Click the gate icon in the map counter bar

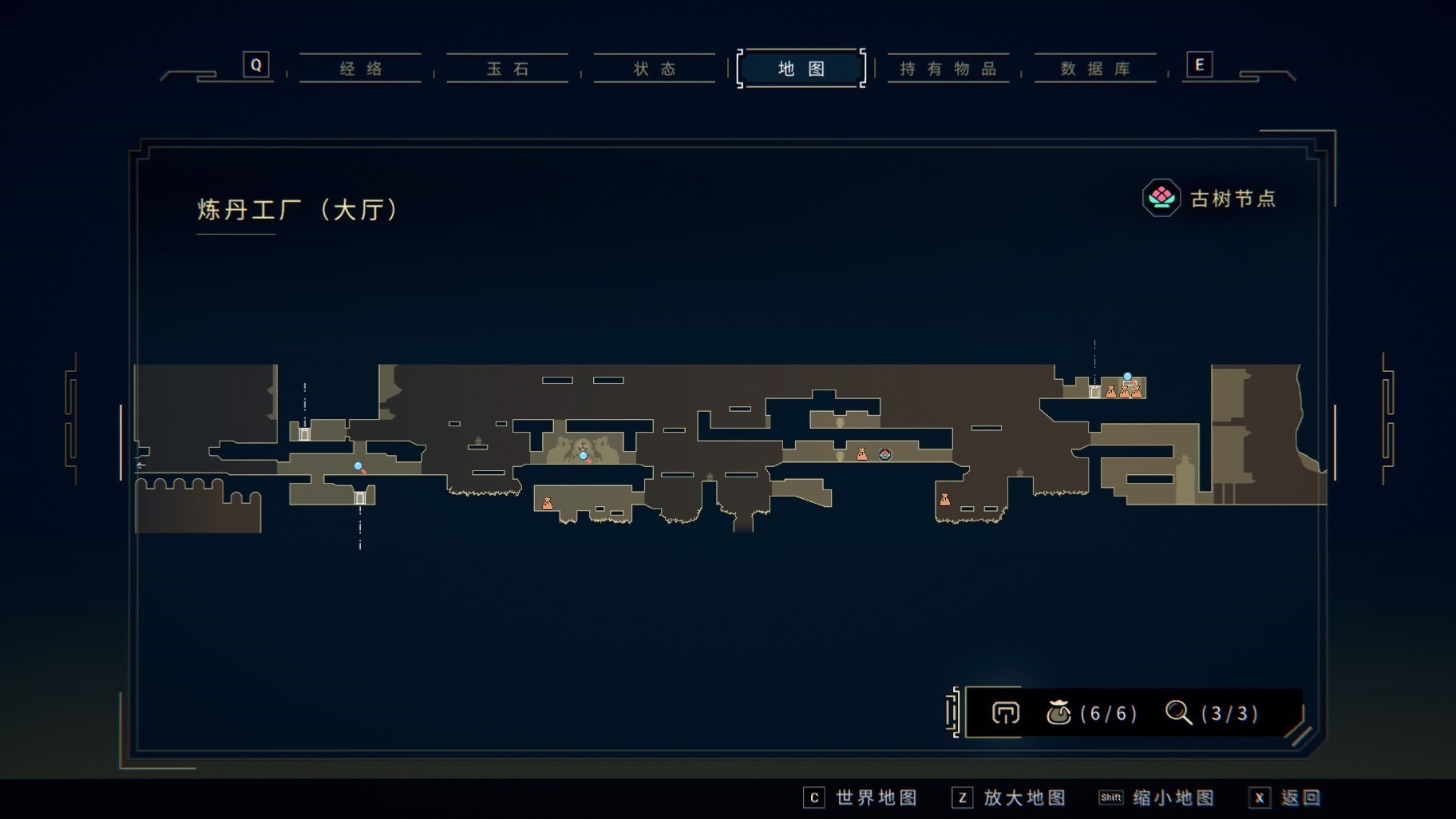click(x=1005, y=713)
